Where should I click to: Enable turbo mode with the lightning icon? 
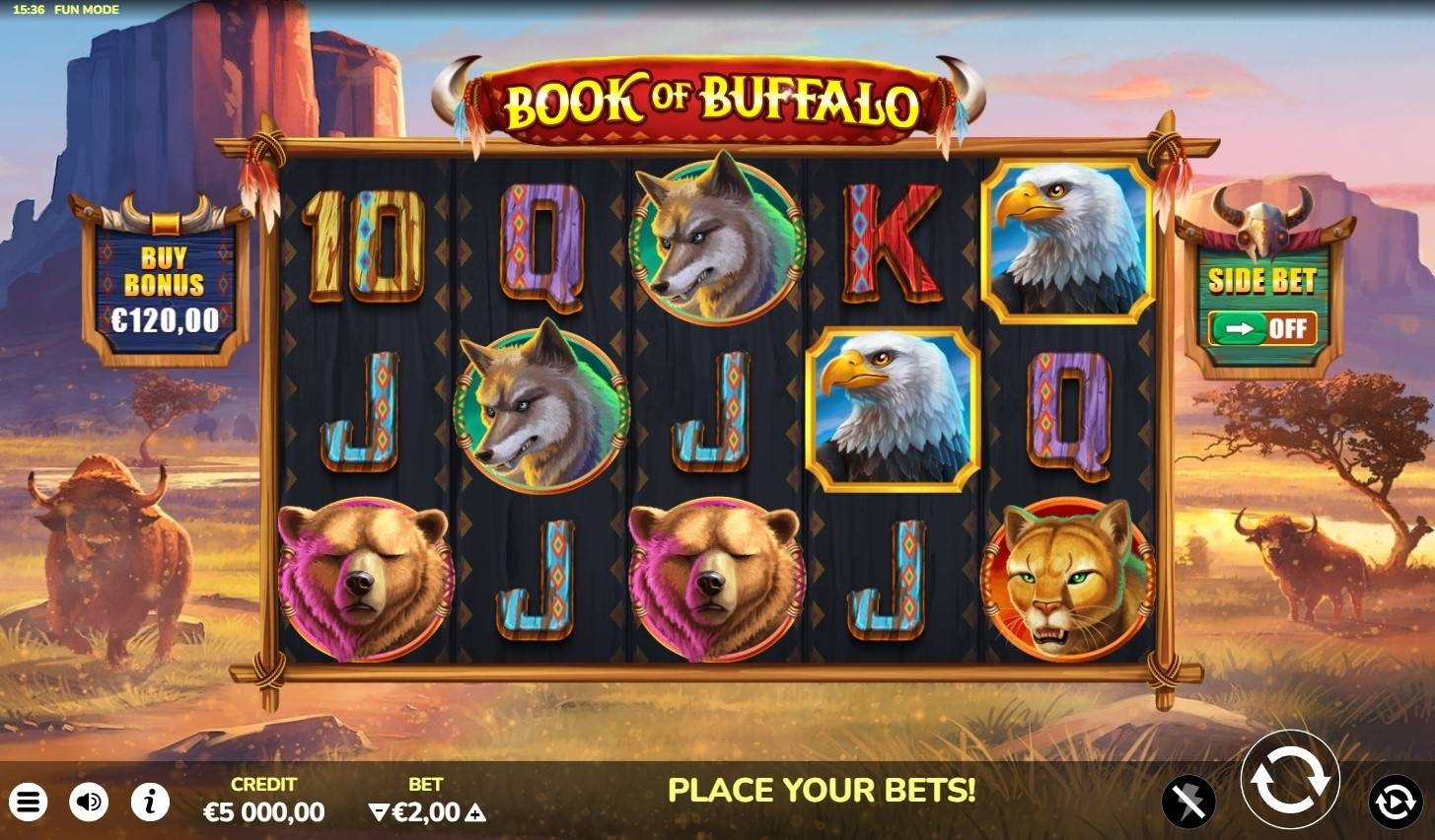[x=1190, y=802]
